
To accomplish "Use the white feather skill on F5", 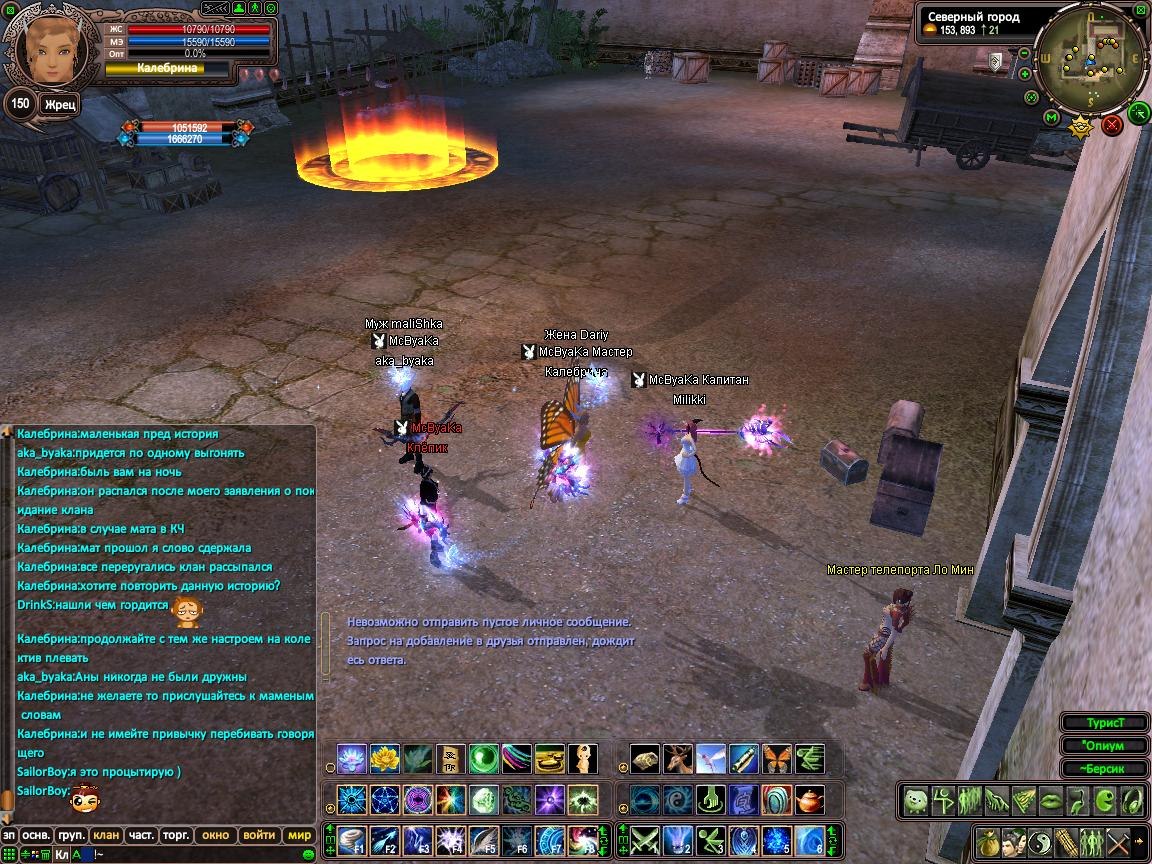I will click(x=484, y=840).
